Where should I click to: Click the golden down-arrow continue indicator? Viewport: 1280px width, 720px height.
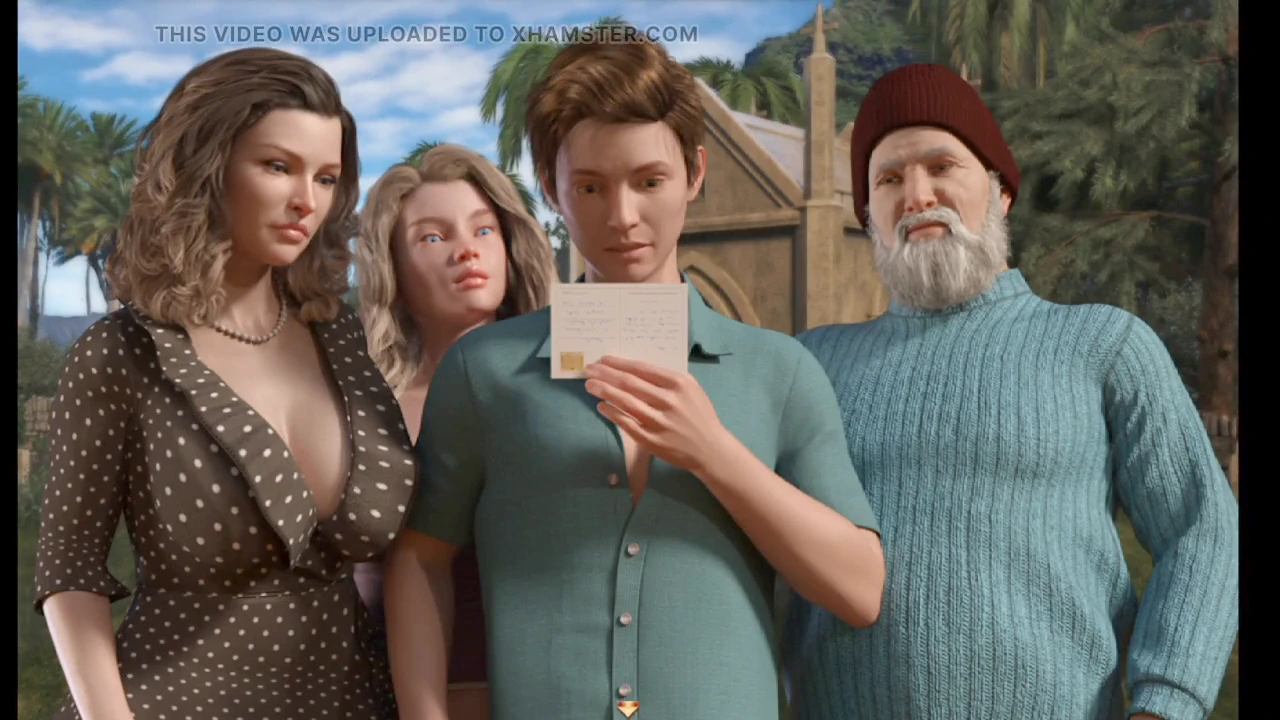[627, 708]
